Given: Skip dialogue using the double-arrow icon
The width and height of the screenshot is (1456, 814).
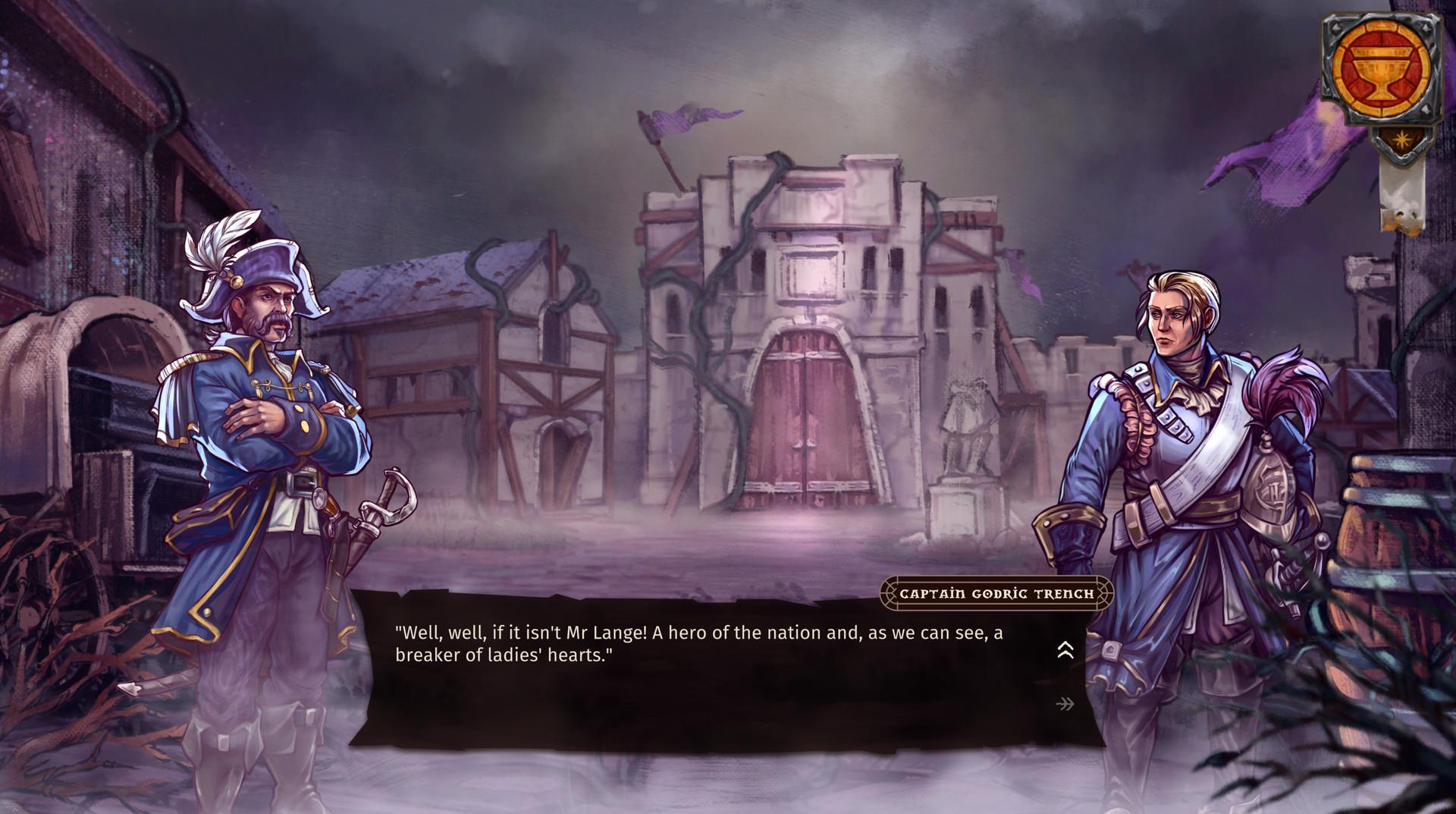Looking at the screenshot, I should point(1065,705).
